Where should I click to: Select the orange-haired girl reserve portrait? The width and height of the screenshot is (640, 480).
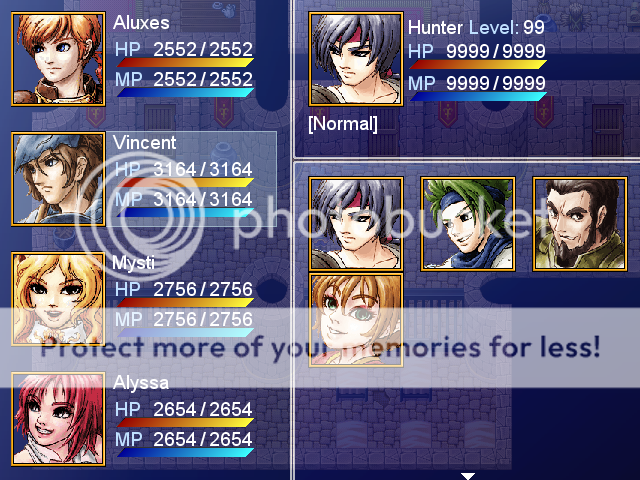pos(356,320)
